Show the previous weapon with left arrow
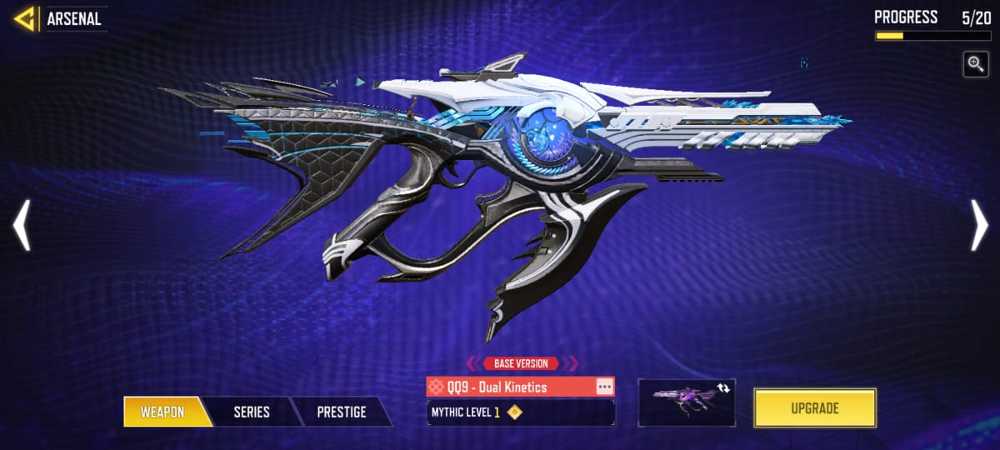Image resolution: width=1000 pixels, height=450 pixels. [x=21, y=225]
